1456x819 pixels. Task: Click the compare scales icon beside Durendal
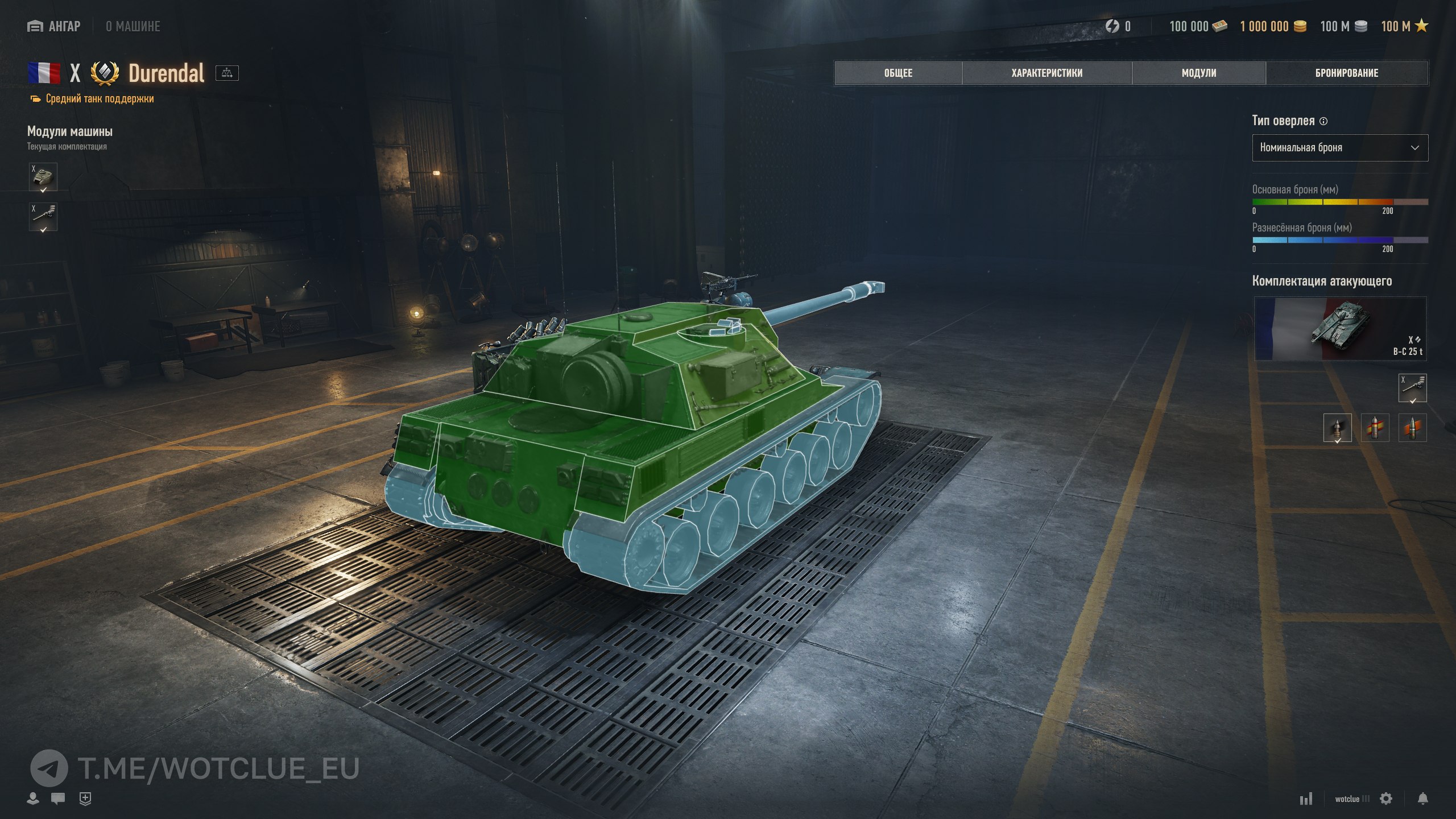point(227,73)
